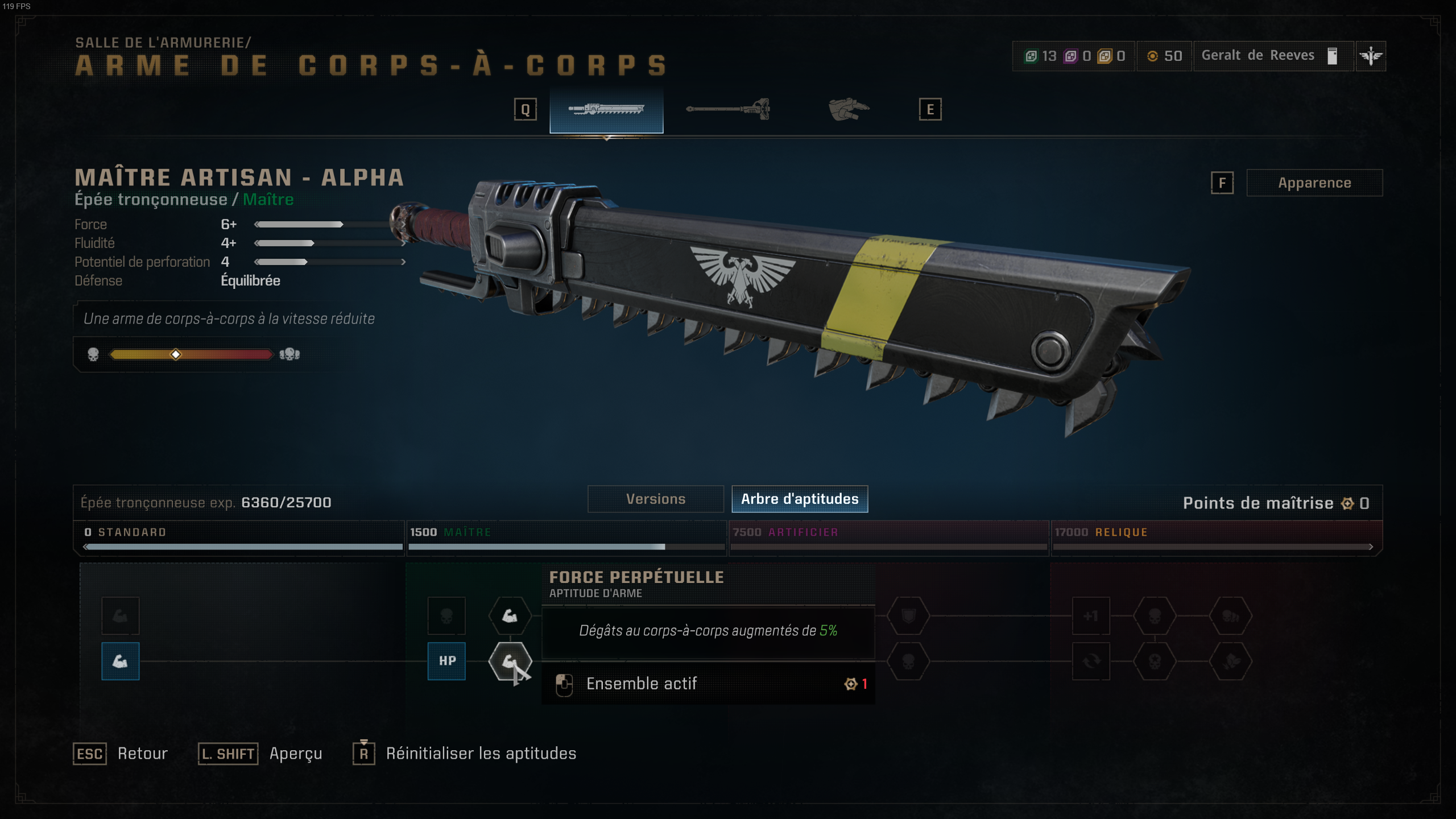The width and height of the screenshot is (1456, 819).
Task: Click the green requisition currency icon
Action: (1030, 56)
